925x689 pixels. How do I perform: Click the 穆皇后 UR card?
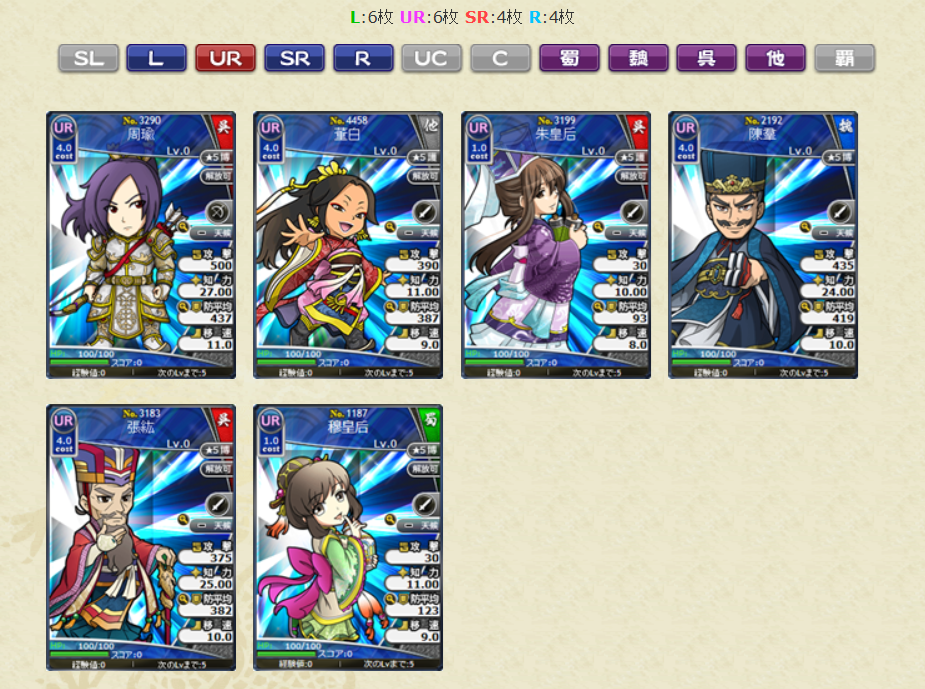(348, 537)
